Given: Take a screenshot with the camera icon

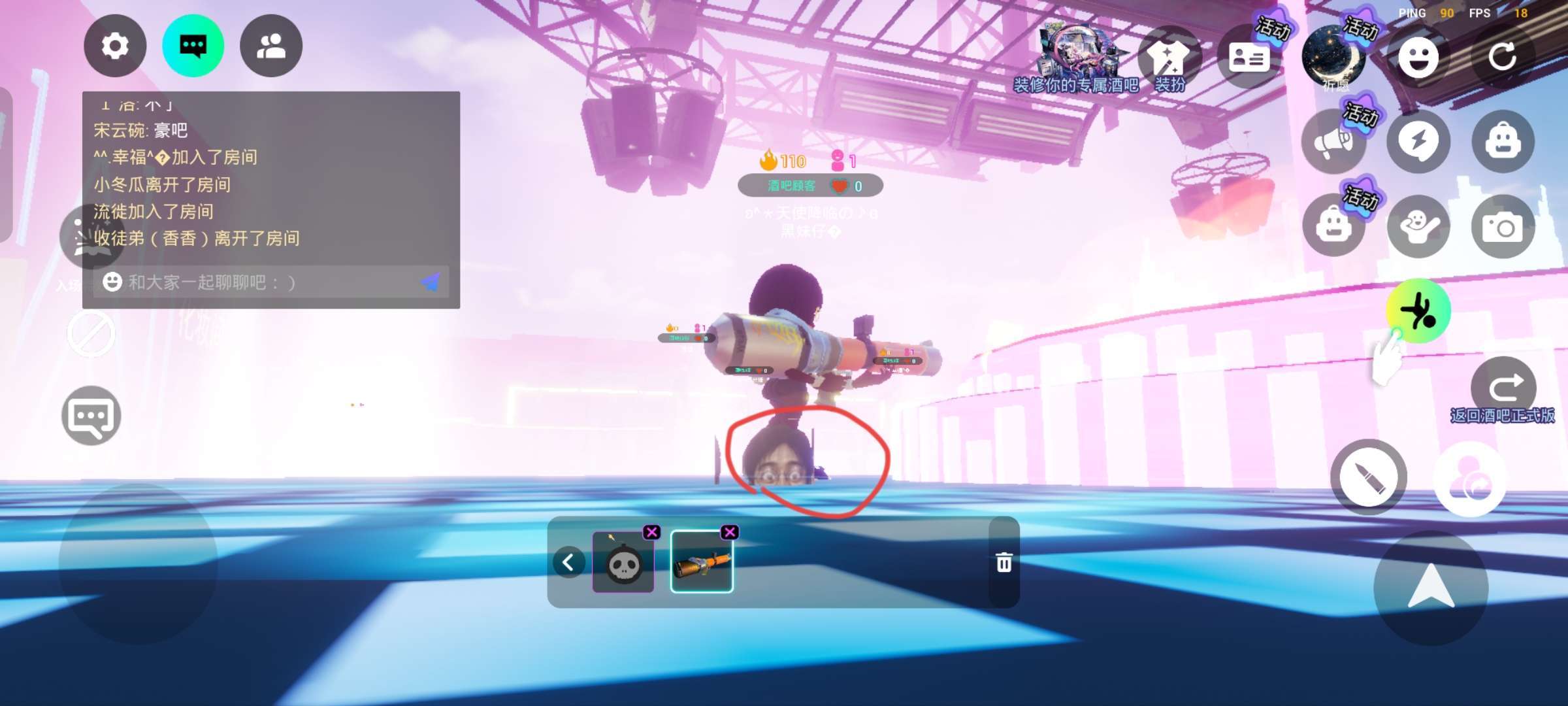Looking at the screenshot, I should click(x=1503, y=227).
